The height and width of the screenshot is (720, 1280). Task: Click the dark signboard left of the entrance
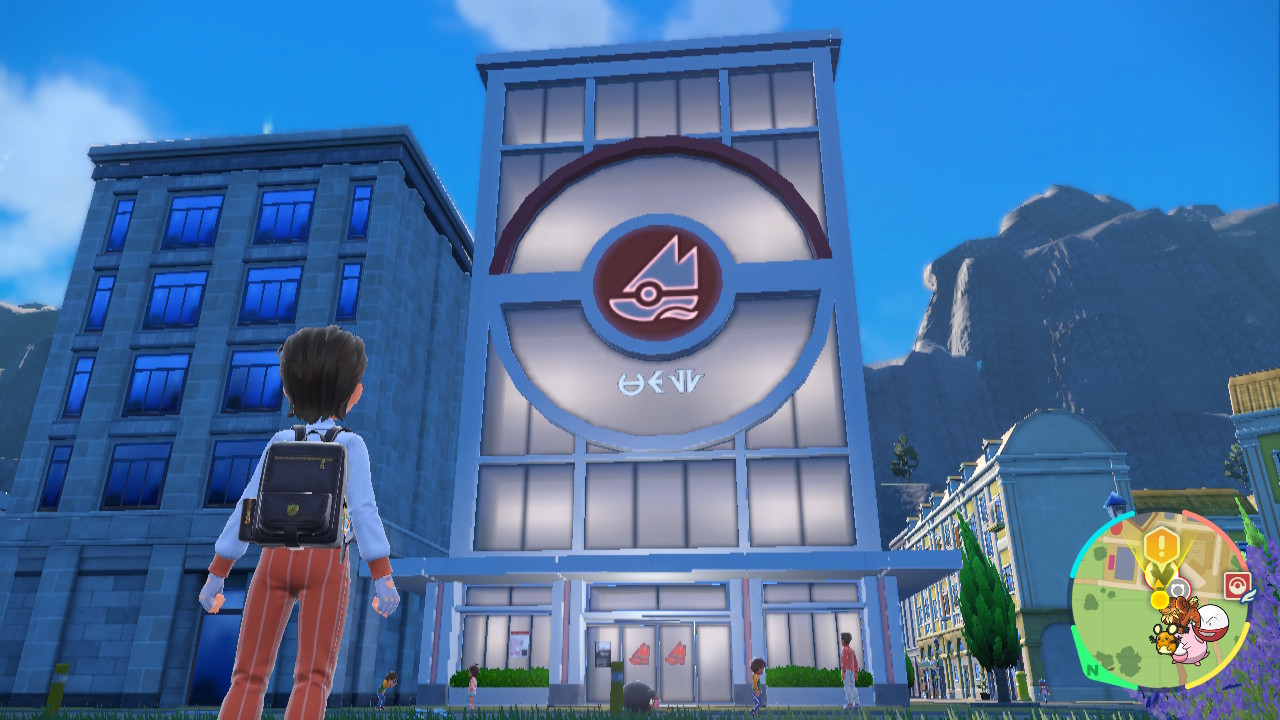coord(602,653)
